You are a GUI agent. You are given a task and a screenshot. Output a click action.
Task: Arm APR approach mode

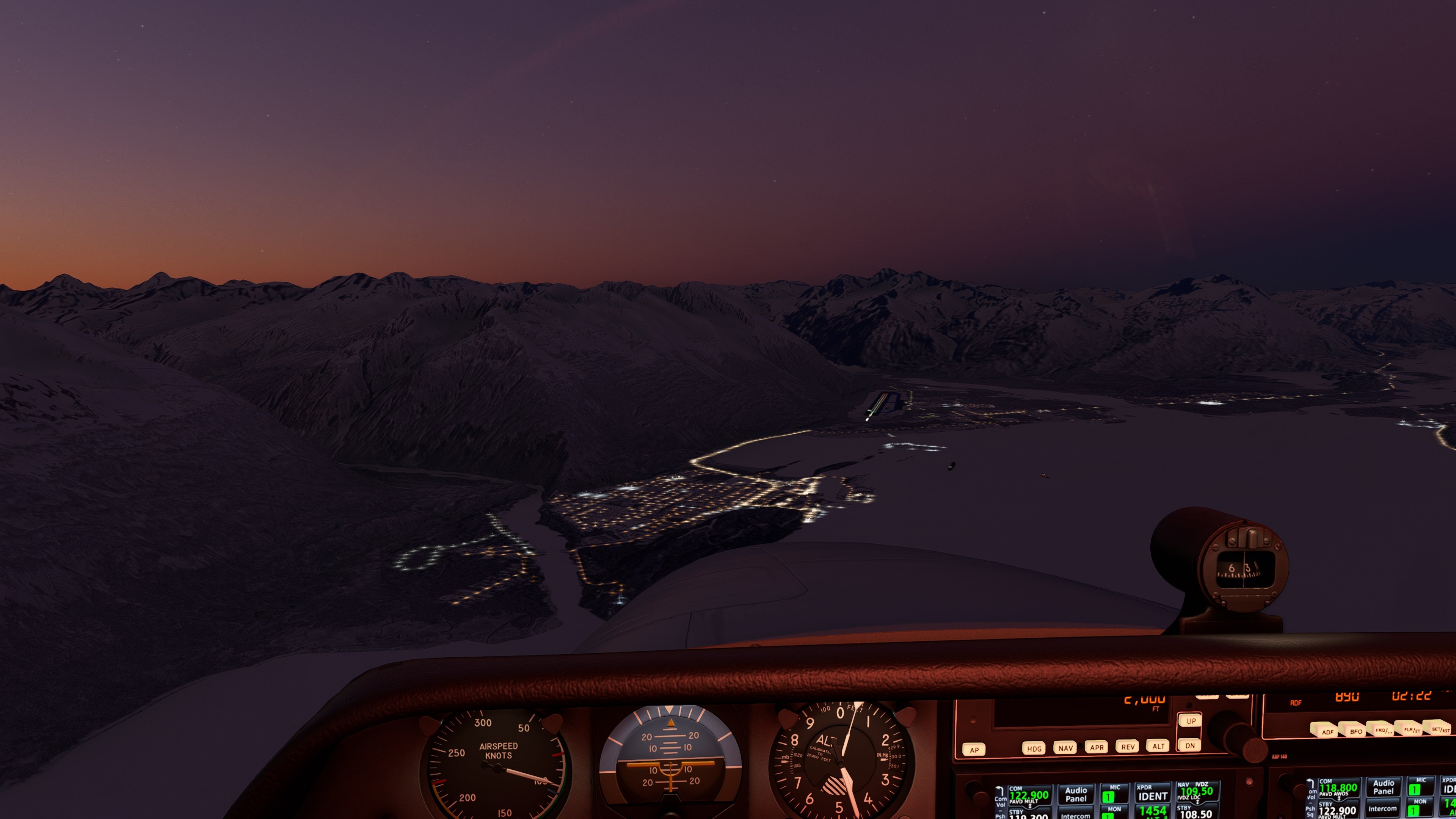pyautogui.click(x=1097, y=747)
